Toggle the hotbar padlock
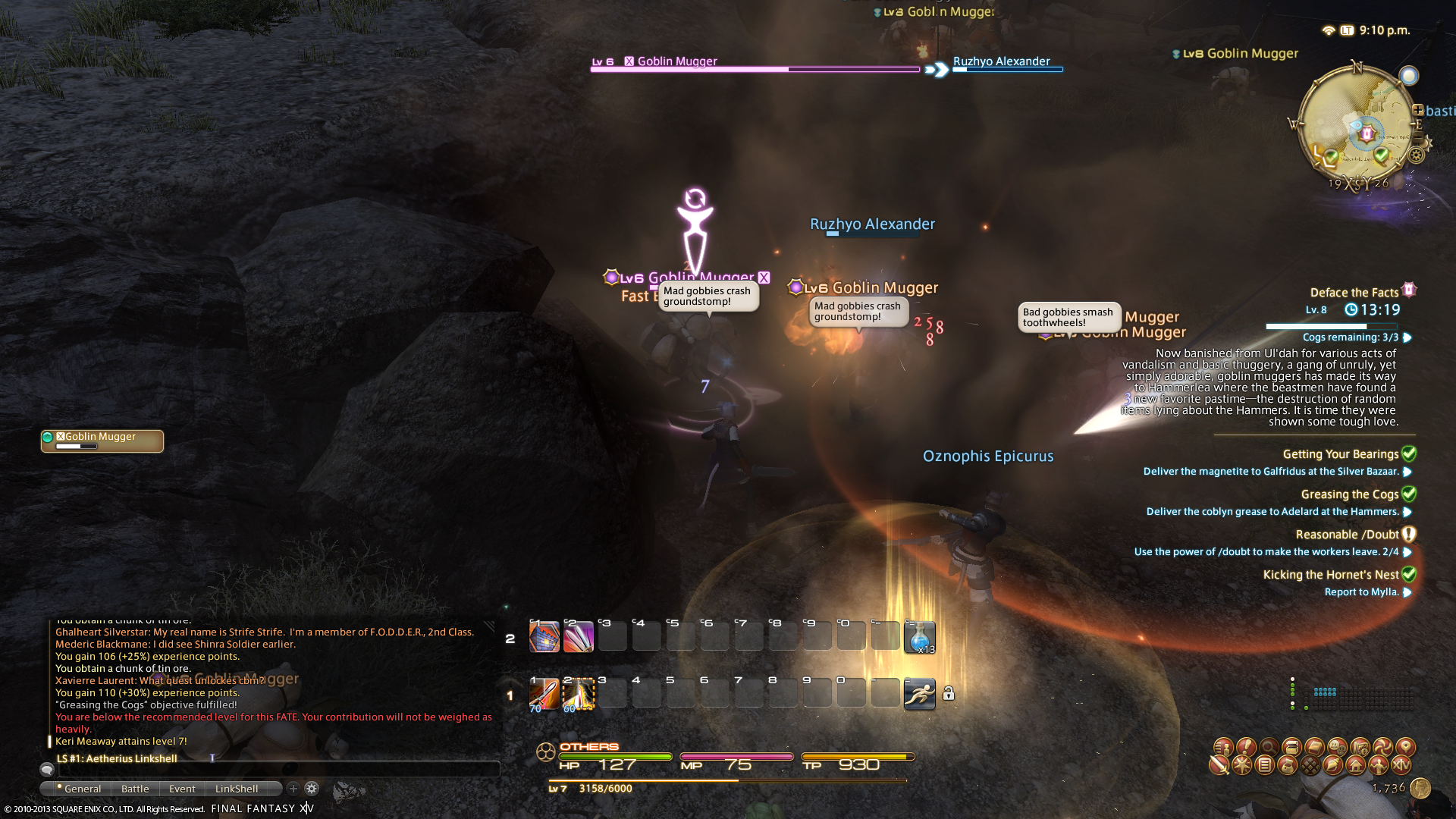Image resolution: width=1456 pixels, height=819 pixels. 949,693
